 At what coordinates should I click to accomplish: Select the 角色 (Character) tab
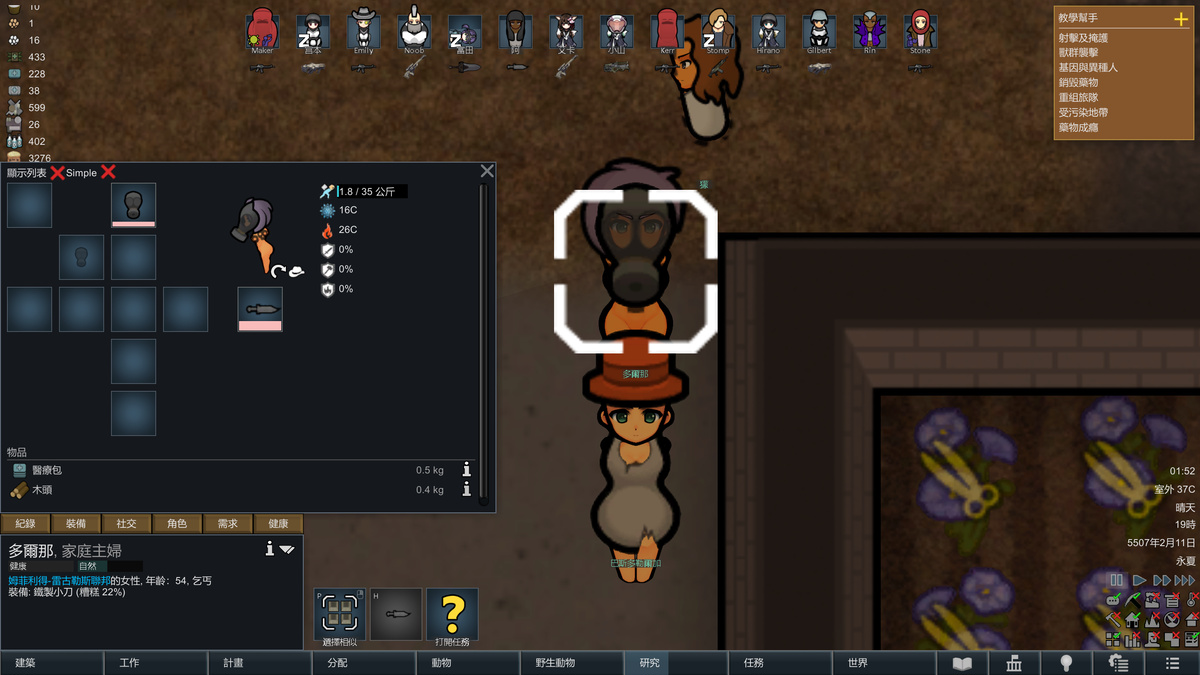click(x=177, y=523)
